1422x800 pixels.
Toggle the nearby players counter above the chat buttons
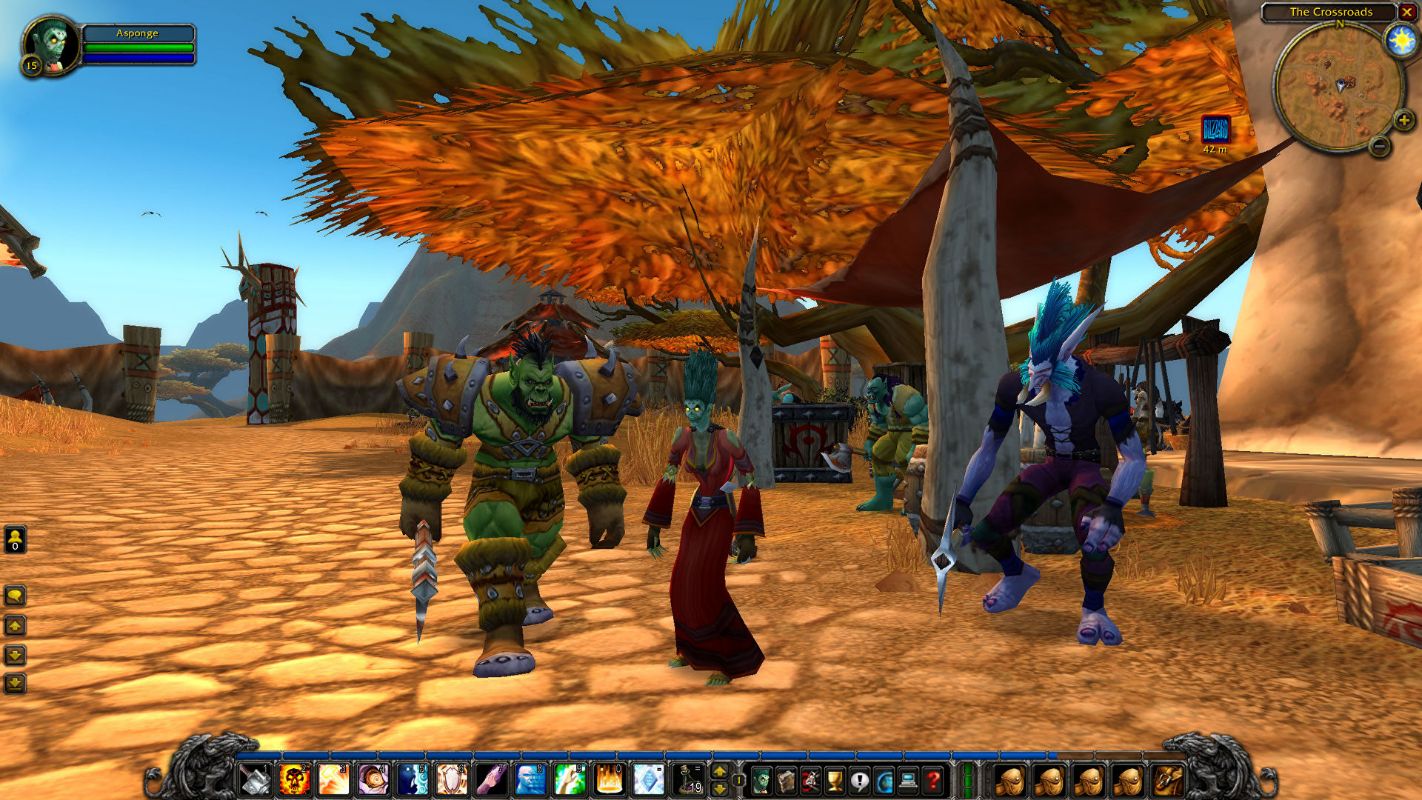(13, 537)
